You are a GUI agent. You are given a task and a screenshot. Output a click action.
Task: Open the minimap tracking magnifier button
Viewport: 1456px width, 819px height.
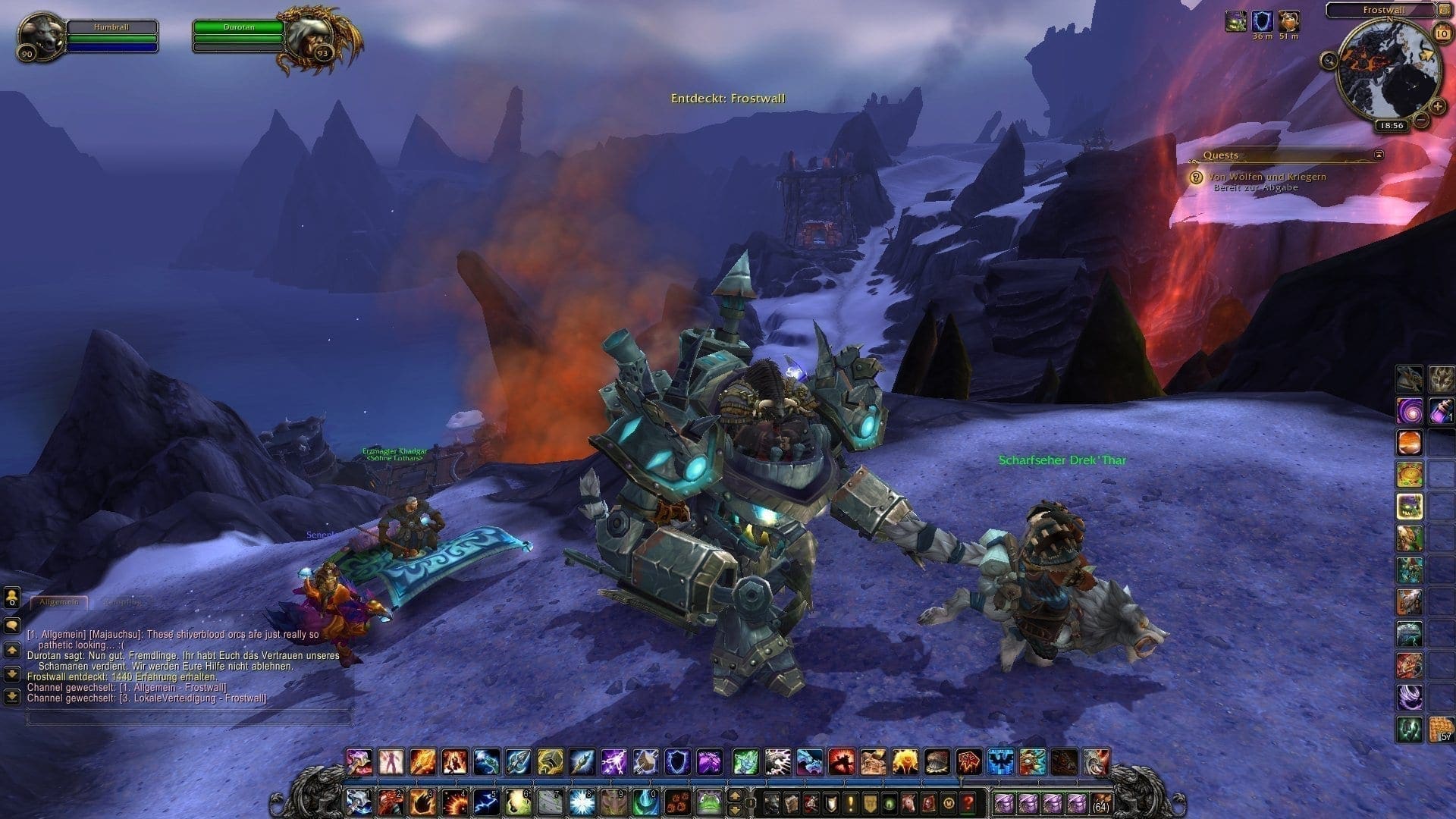(x=1329, y=61)
